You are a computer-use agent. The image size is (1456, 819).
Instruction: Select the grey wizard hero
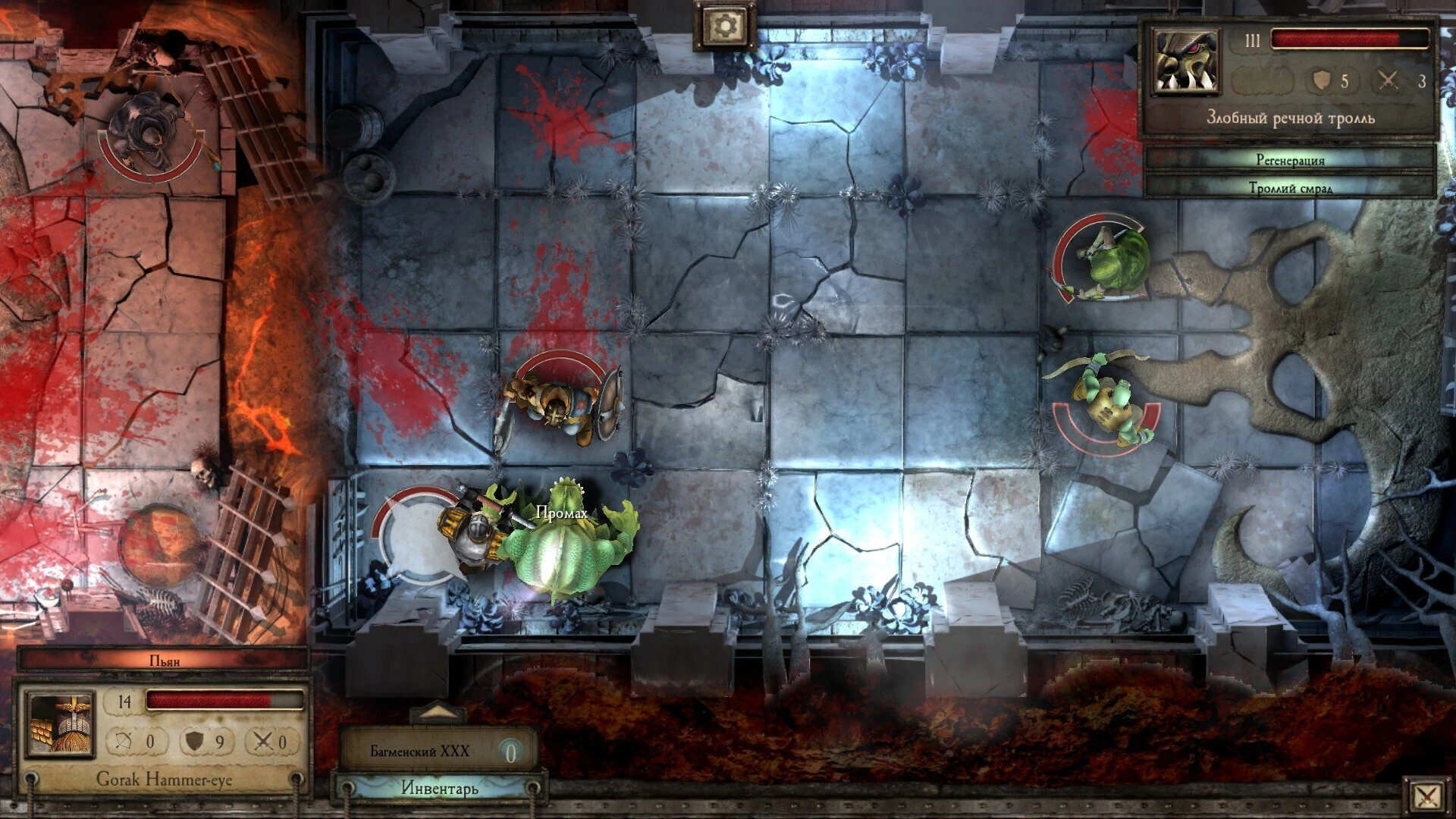point(152,136)
